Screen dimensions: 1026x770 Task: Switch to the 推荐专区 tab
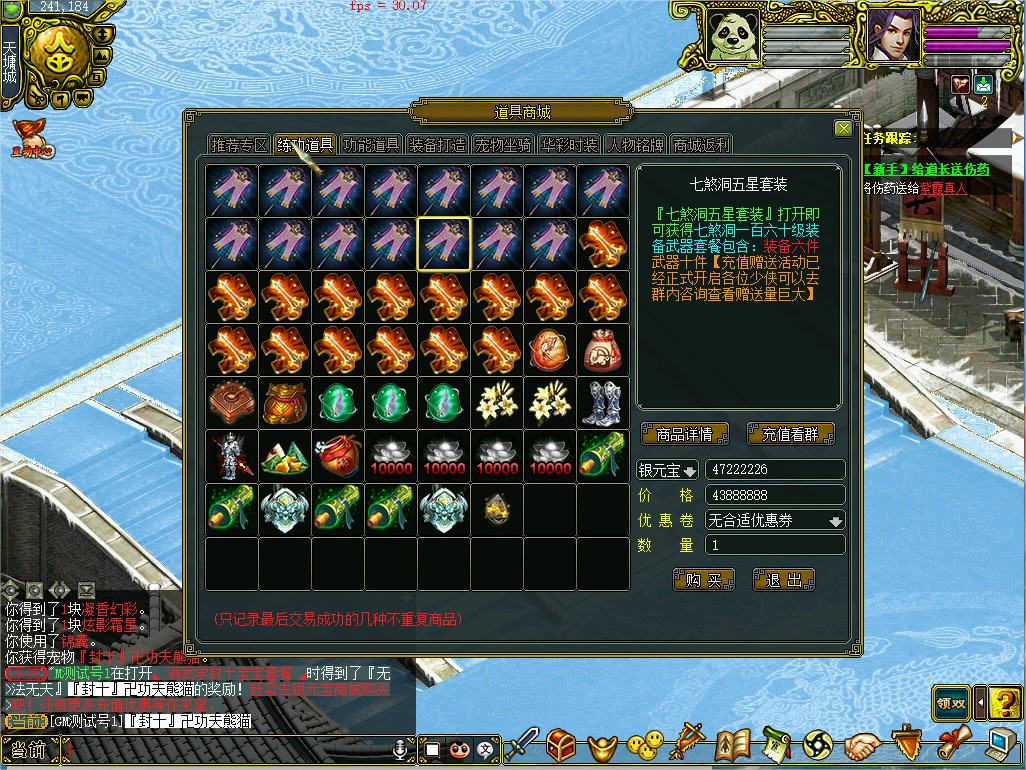[x=240, y=145]
